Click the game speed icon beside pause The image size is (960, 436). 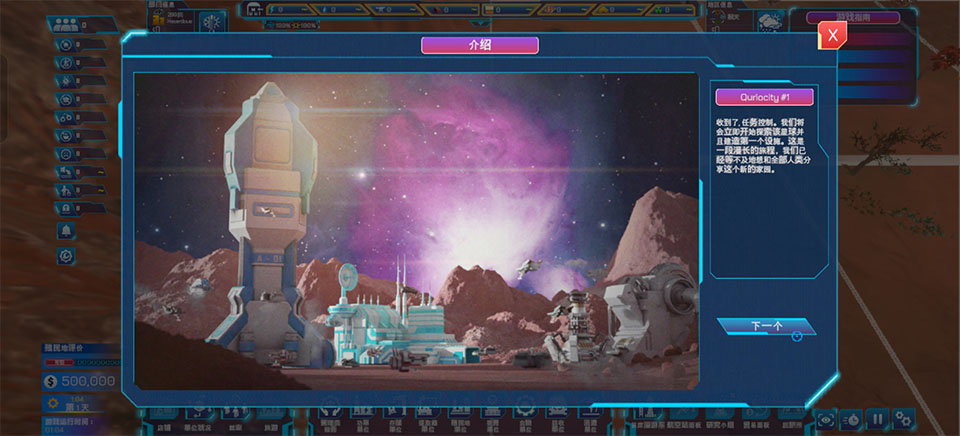[852, 419]
